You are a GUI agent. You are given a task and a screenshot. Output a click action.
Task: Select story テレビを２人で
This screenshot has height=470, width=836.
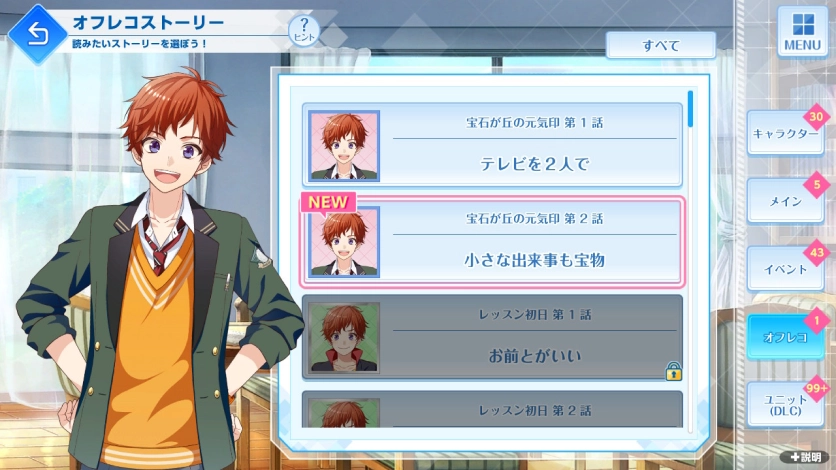493,145
